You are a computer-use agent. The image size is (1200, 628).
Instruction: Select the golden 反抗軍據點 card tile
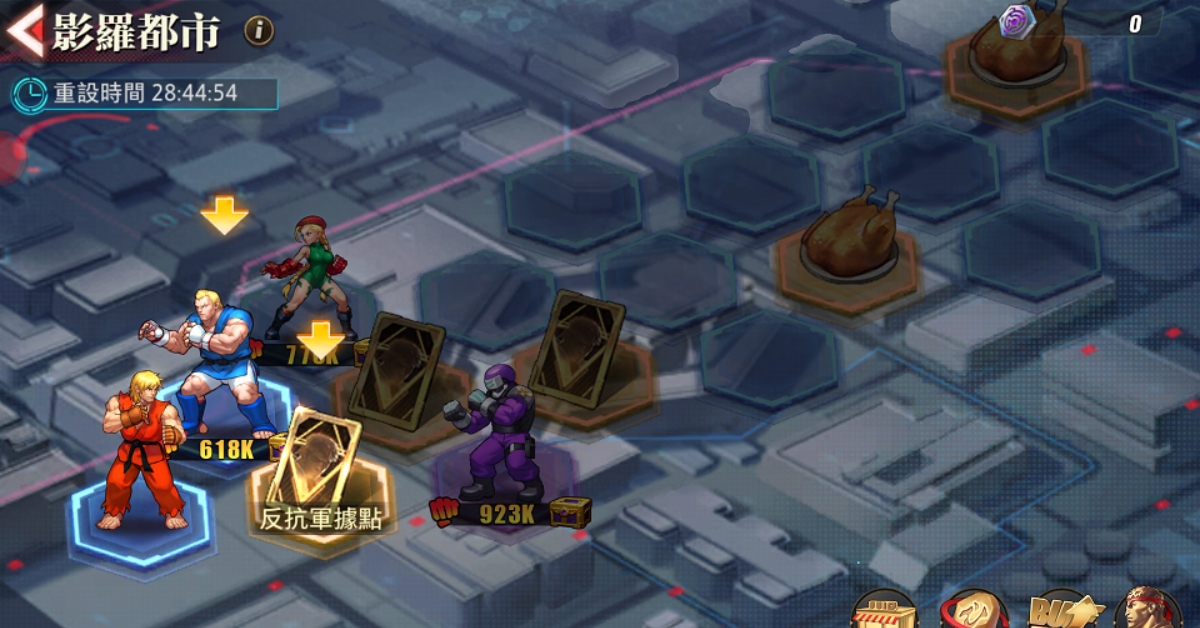pyautogui.click(x=319, y=470)
